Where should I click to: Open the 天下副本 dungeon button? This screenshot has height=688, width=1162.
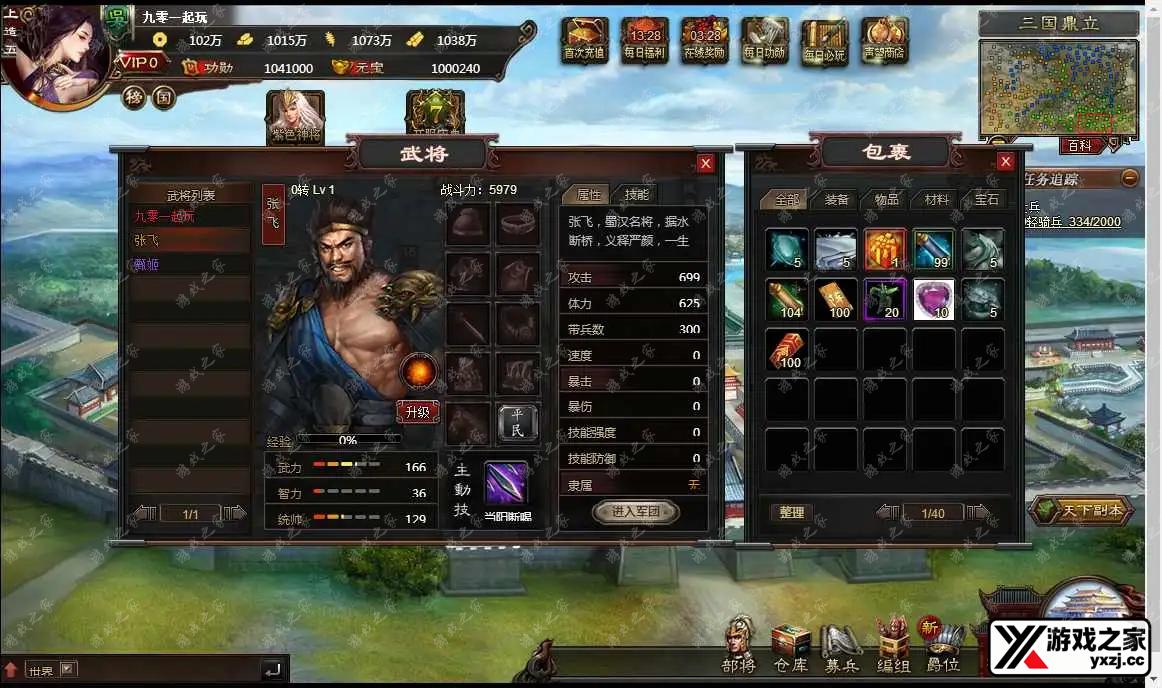click(x=1081, y=510)
